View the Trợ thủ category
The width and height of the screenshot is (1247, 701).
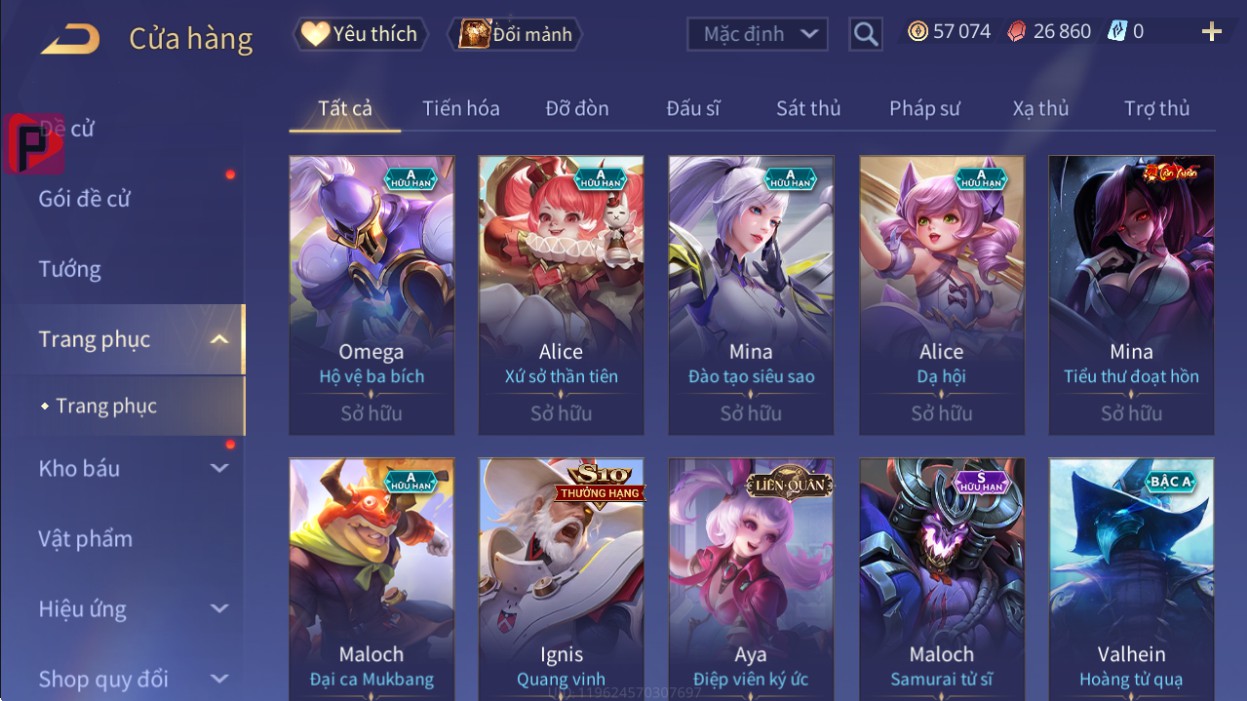coord(1157,108)
